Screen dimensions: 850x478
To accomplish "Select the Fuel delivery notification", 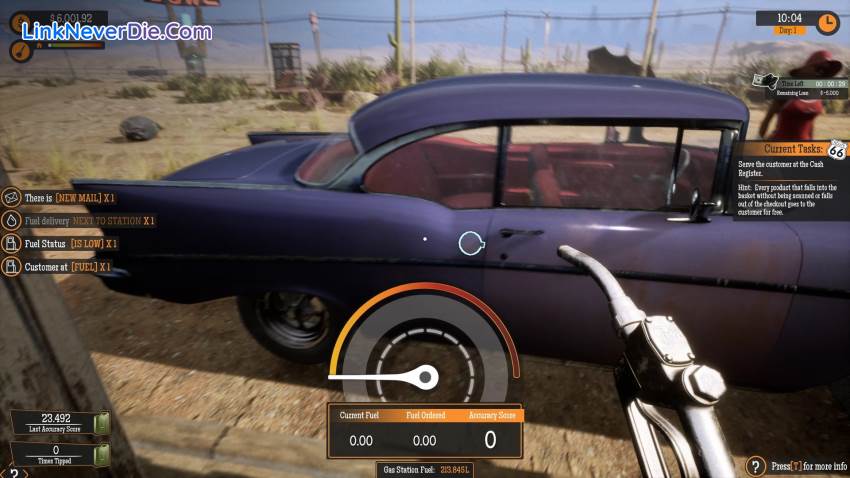I will (80, 220).
